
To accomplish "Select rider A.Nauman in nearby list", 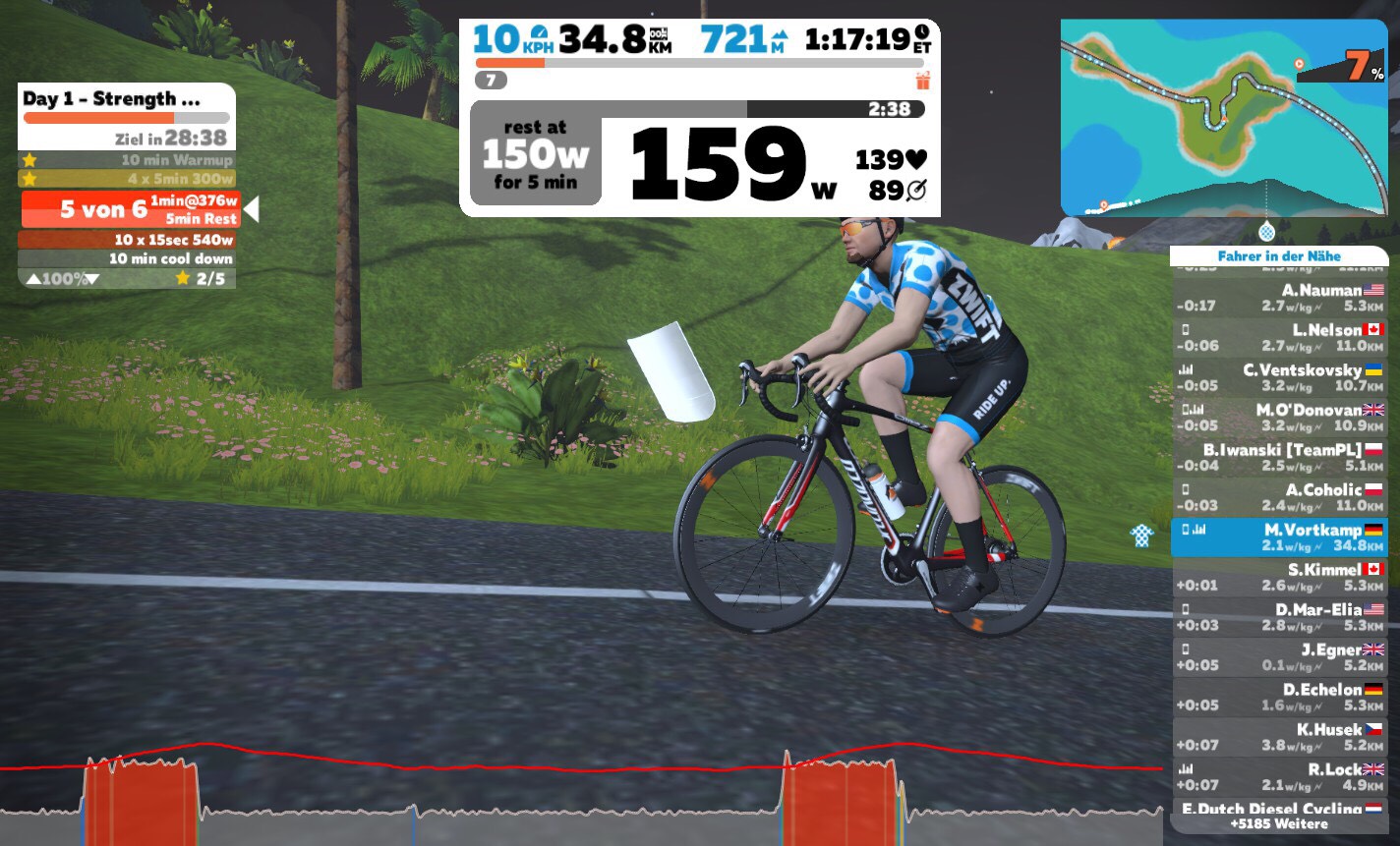I will click(x=1278, y=298).
